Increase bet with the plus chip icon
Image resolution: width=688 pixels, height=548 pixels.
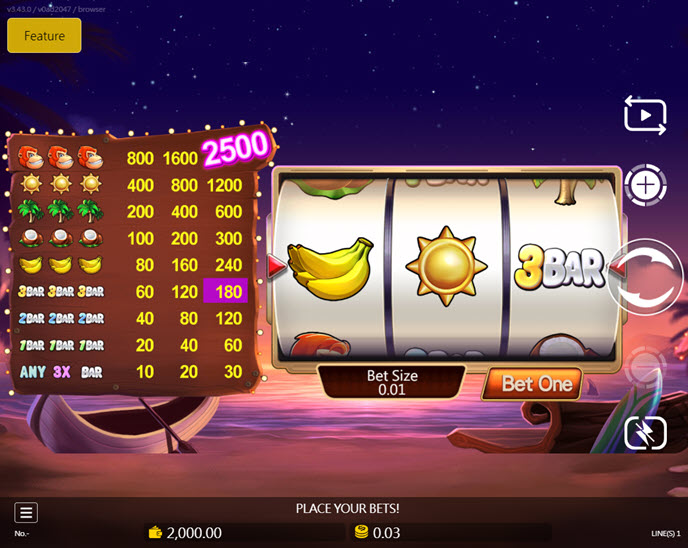[646, 186]
